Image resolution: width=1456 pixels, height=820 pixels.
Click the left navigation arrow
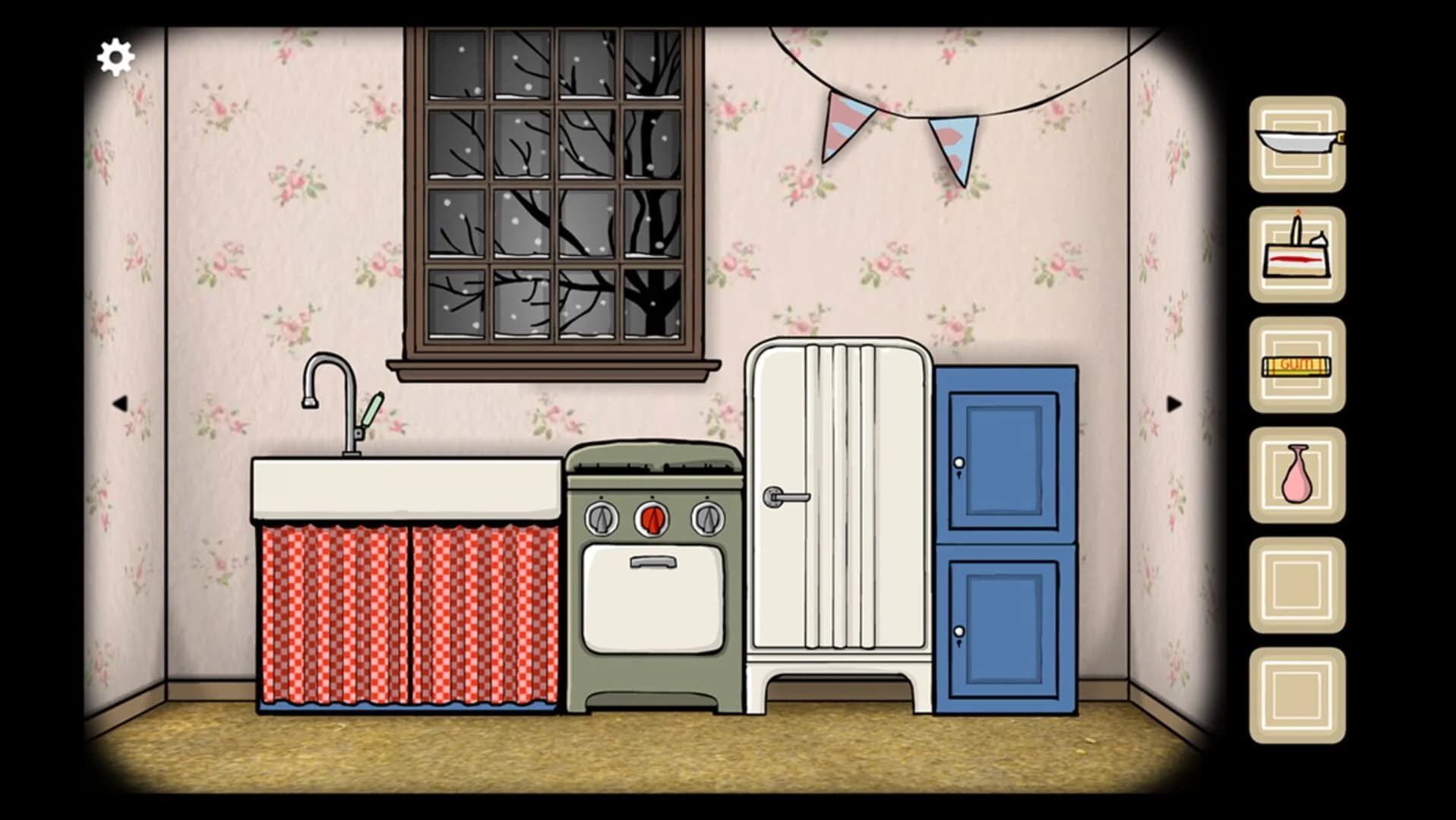pos(122,405)
